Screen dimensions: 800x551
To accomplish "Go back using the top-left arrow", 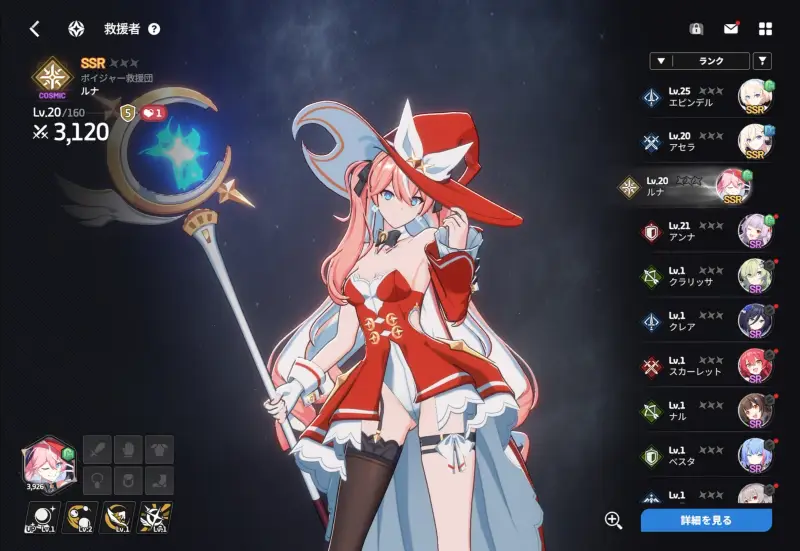I will point(35,29).
